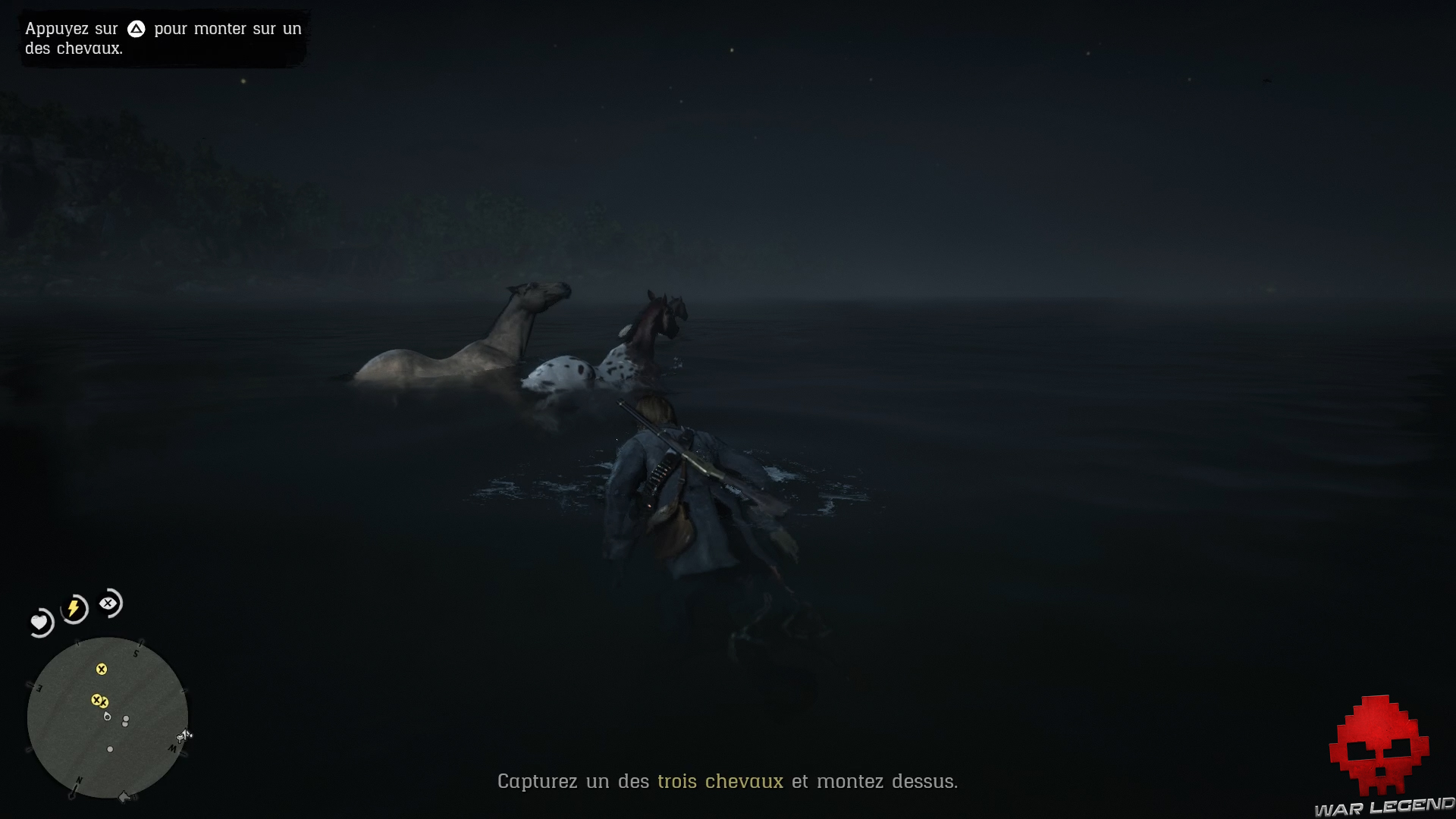Viewport: 1456px width, 819px height.
Task: Select the horse head icon at minimap edge
Action: click(182, 736)
